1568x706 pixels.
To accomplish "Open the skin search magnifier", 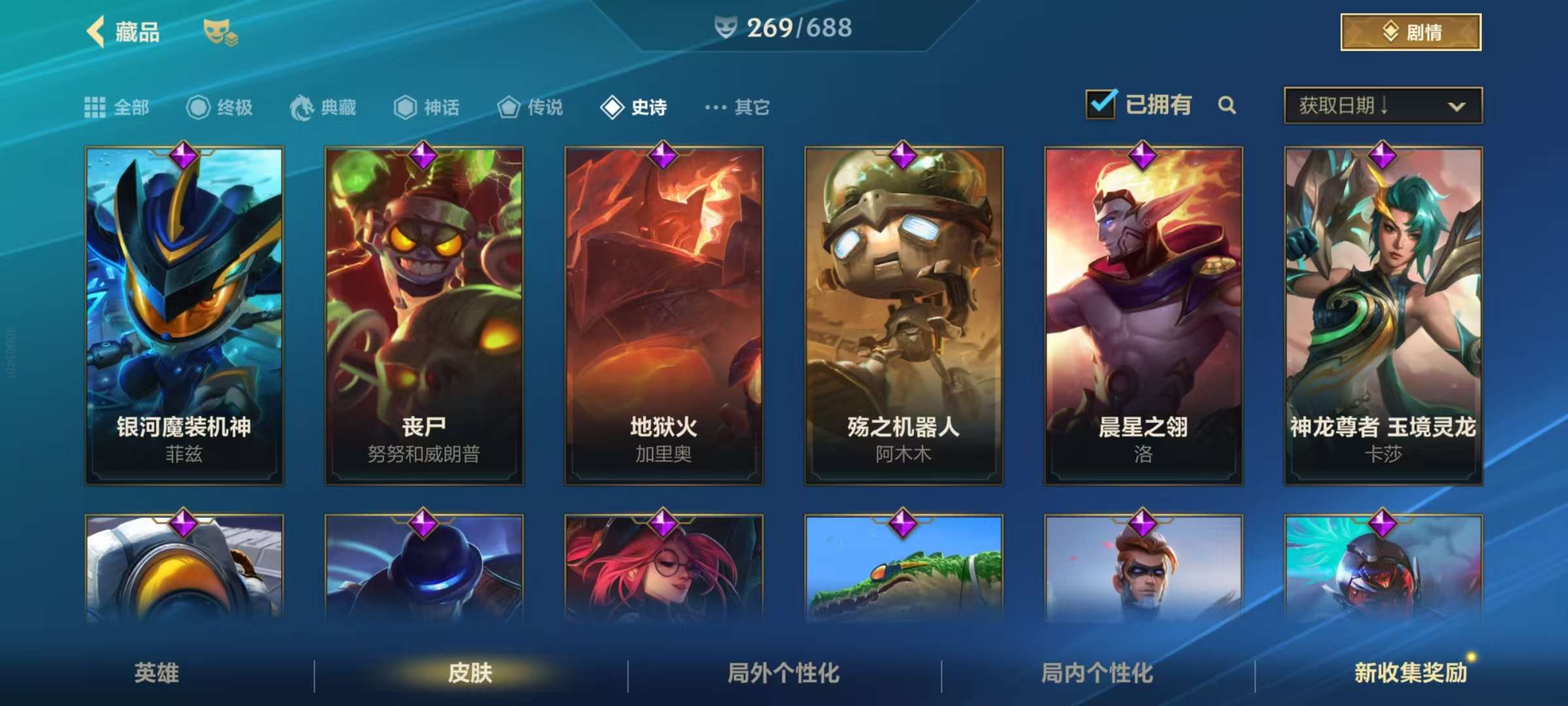I will (x=1227, y=105).
